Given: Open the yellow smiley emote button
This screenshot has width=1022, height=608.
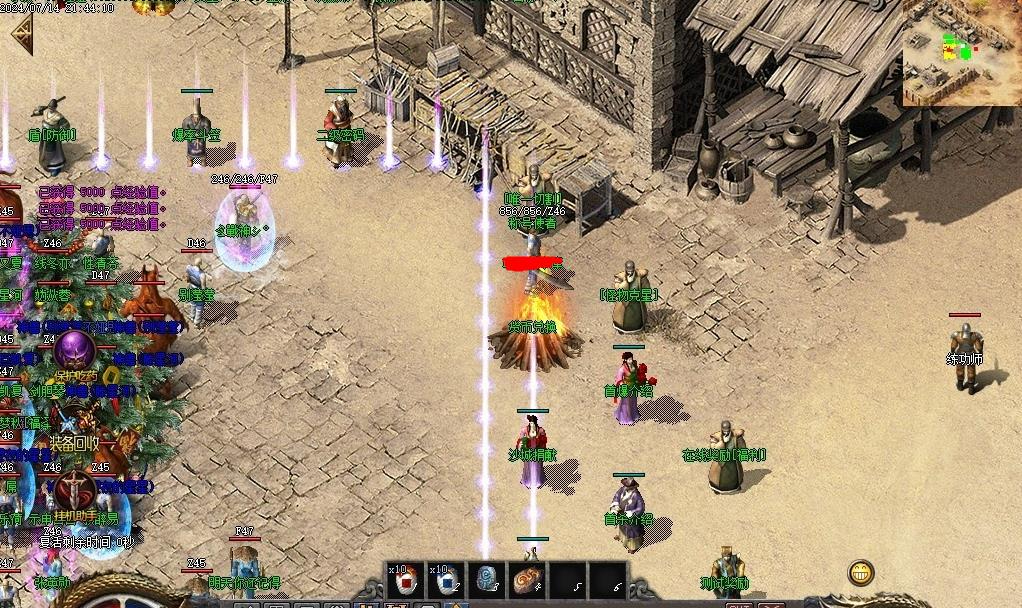Looking at the screenshot, I should (x=861, y=573).
